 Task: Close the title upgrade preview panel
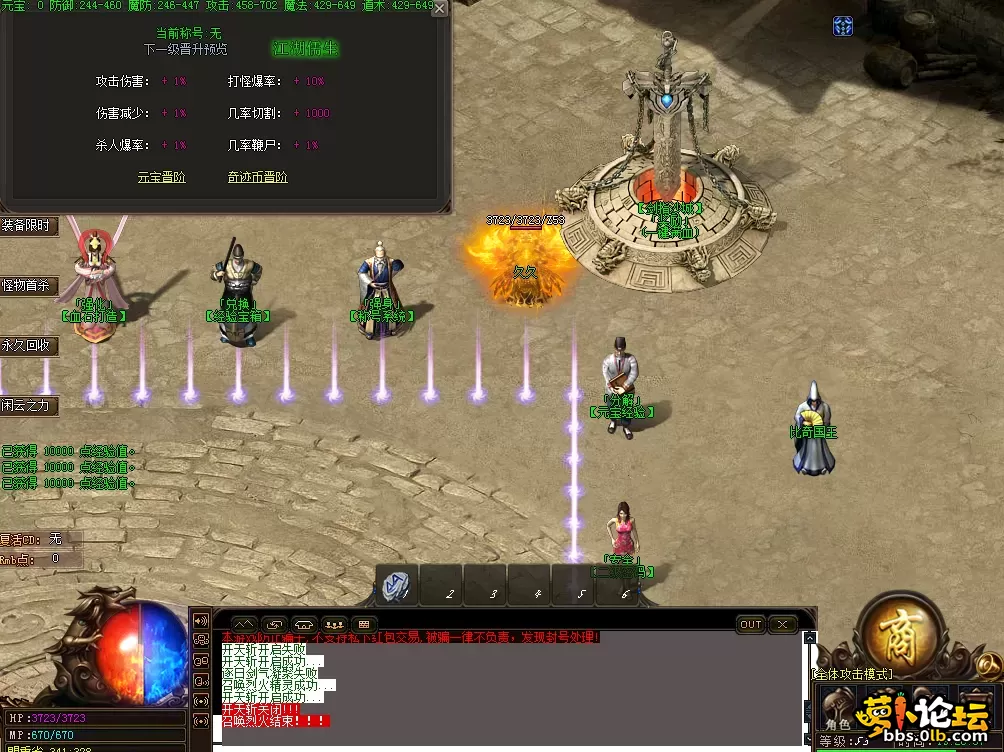pyautogui.click(x=439, y=9)
